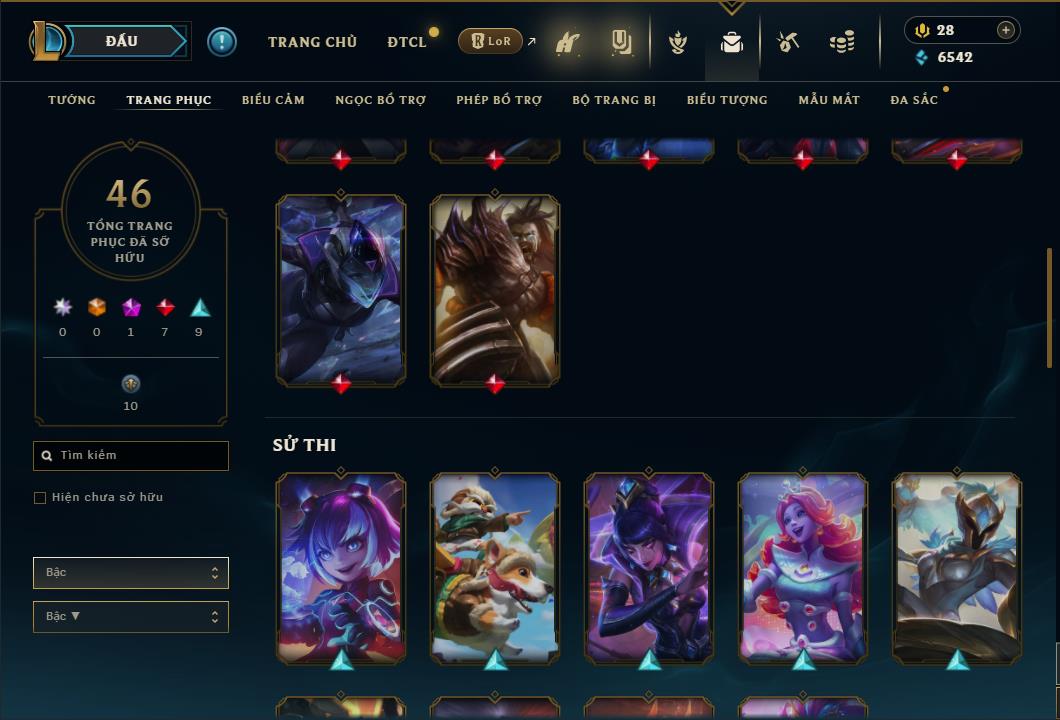Select the MẪU MẮT tab
The width and height of the screenshot is (1060, 720).
(x=829, y=100)
